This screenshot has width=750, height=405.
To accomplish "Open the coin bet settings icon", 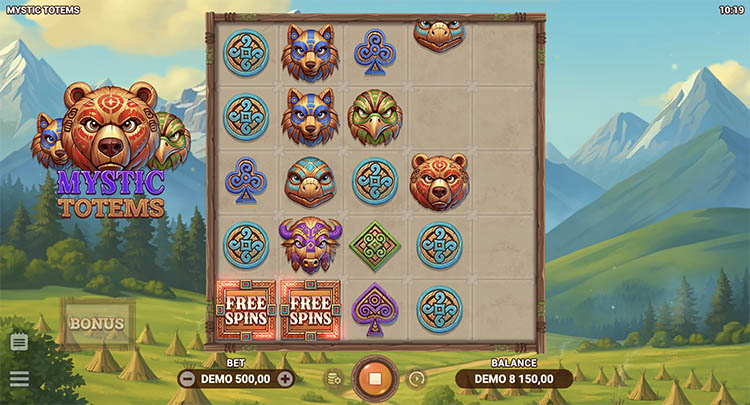I will click(x=332, y=379).
